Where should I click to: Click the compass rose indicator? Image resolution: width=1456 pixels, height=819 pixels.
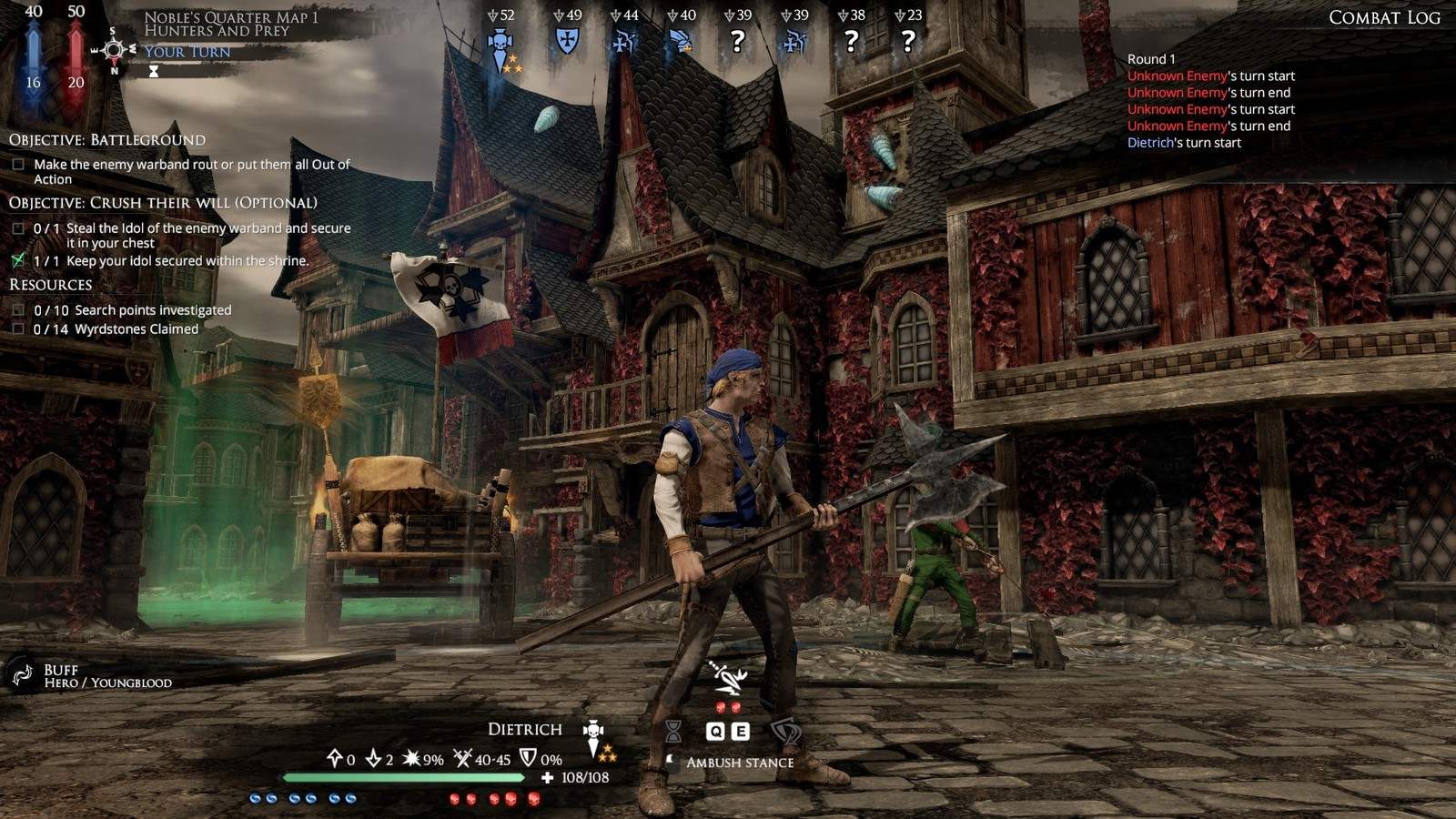(x=114, y=50)
